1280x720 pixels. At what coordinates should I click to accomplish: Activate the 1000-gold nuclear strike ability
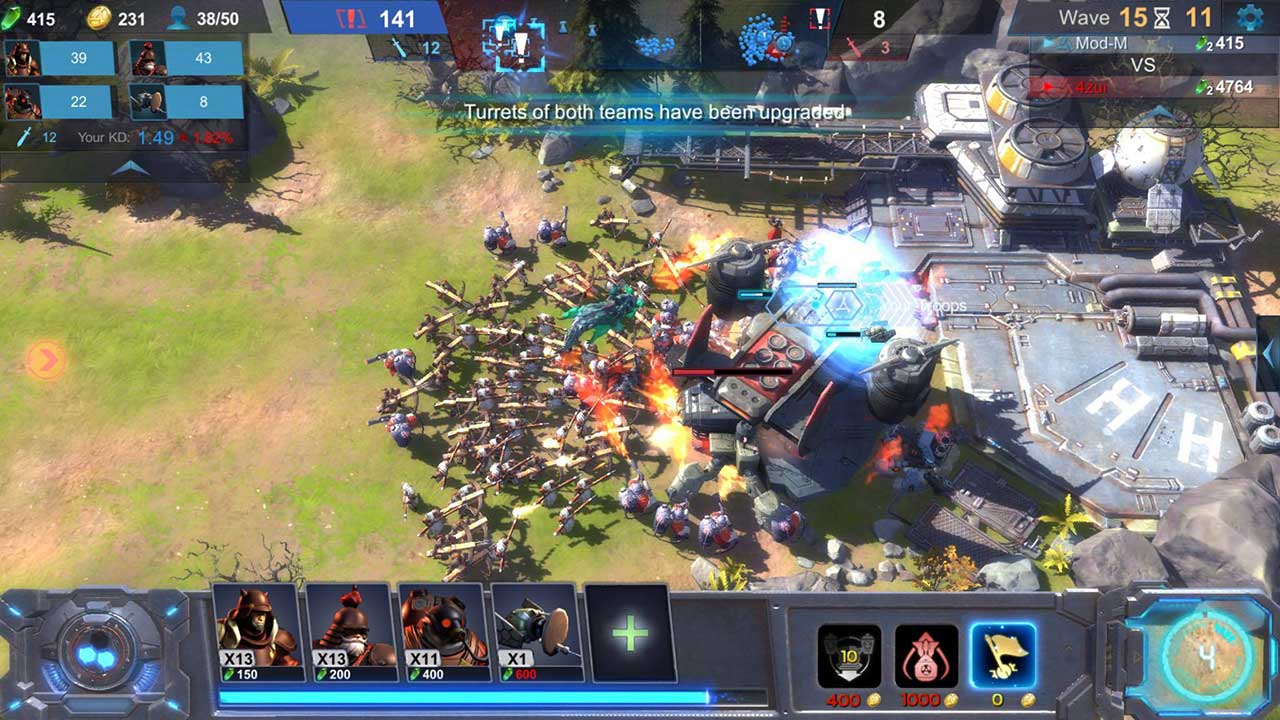pyautogui.click(x=926, y=657)
